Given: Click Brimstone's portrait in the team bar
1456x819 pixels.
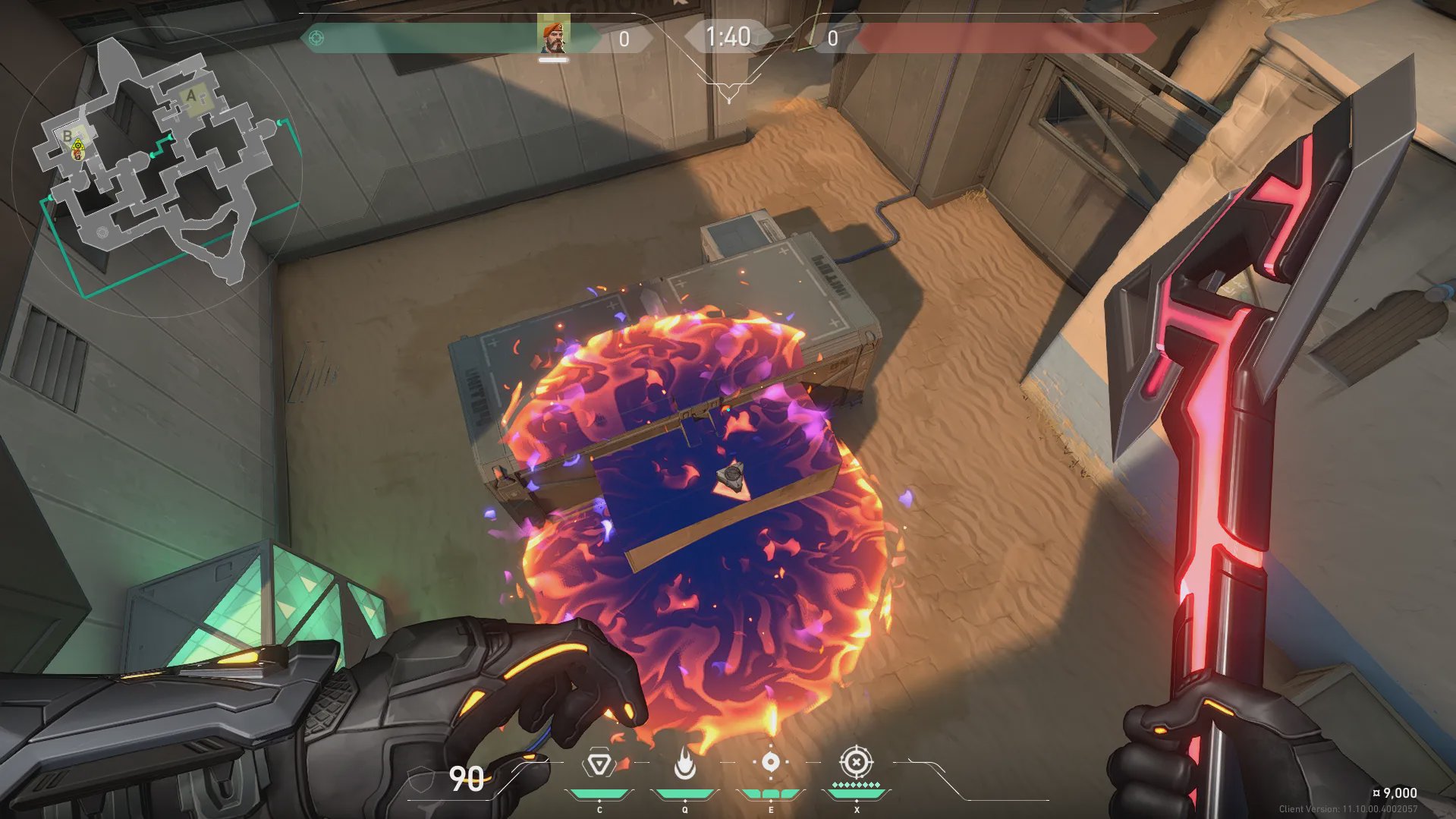Looking at the screenshot, I should click(x=553, y=37).
